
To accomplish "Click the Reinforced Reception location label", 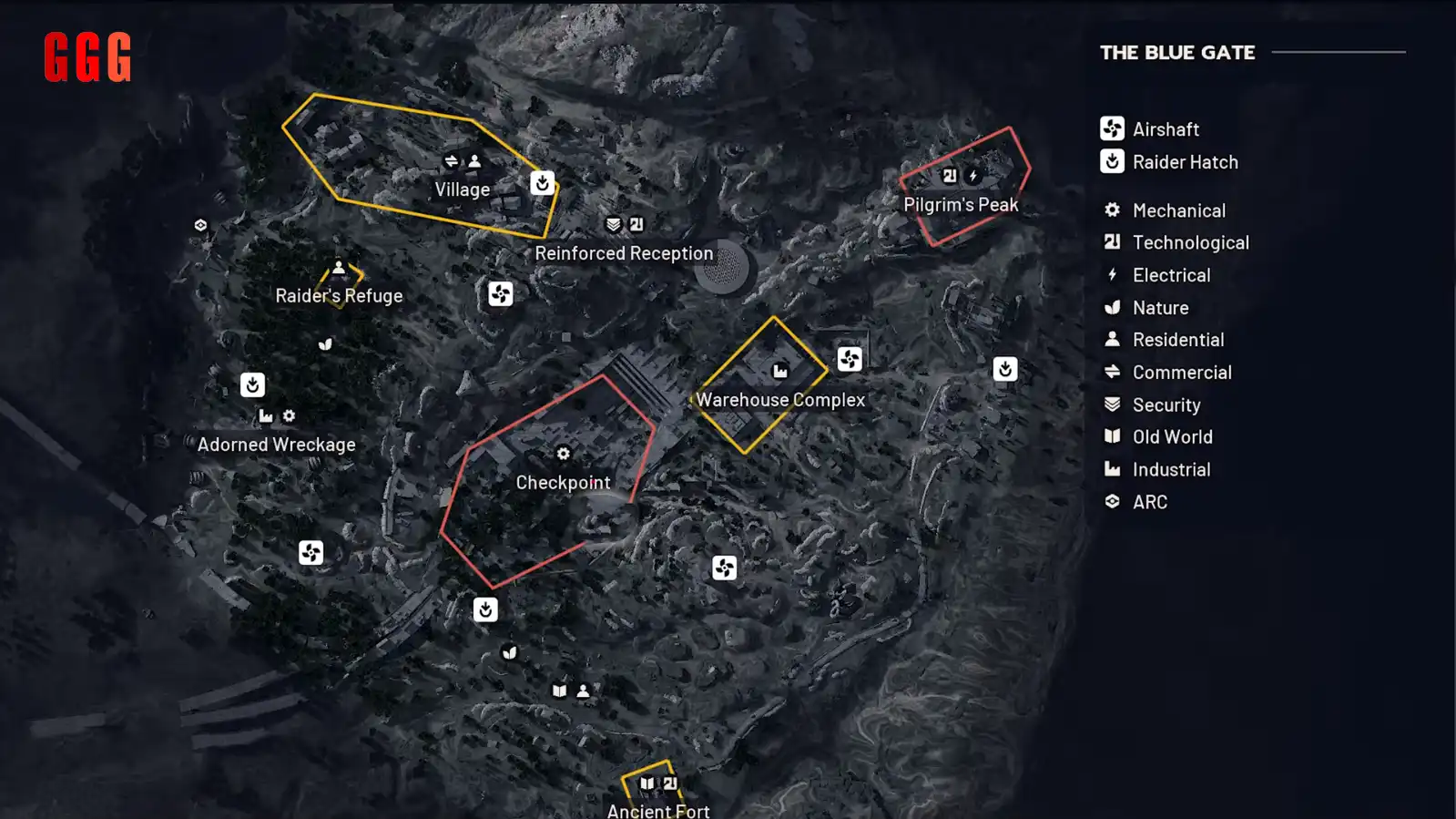I will pyautogui.click(x=624, y=252).
